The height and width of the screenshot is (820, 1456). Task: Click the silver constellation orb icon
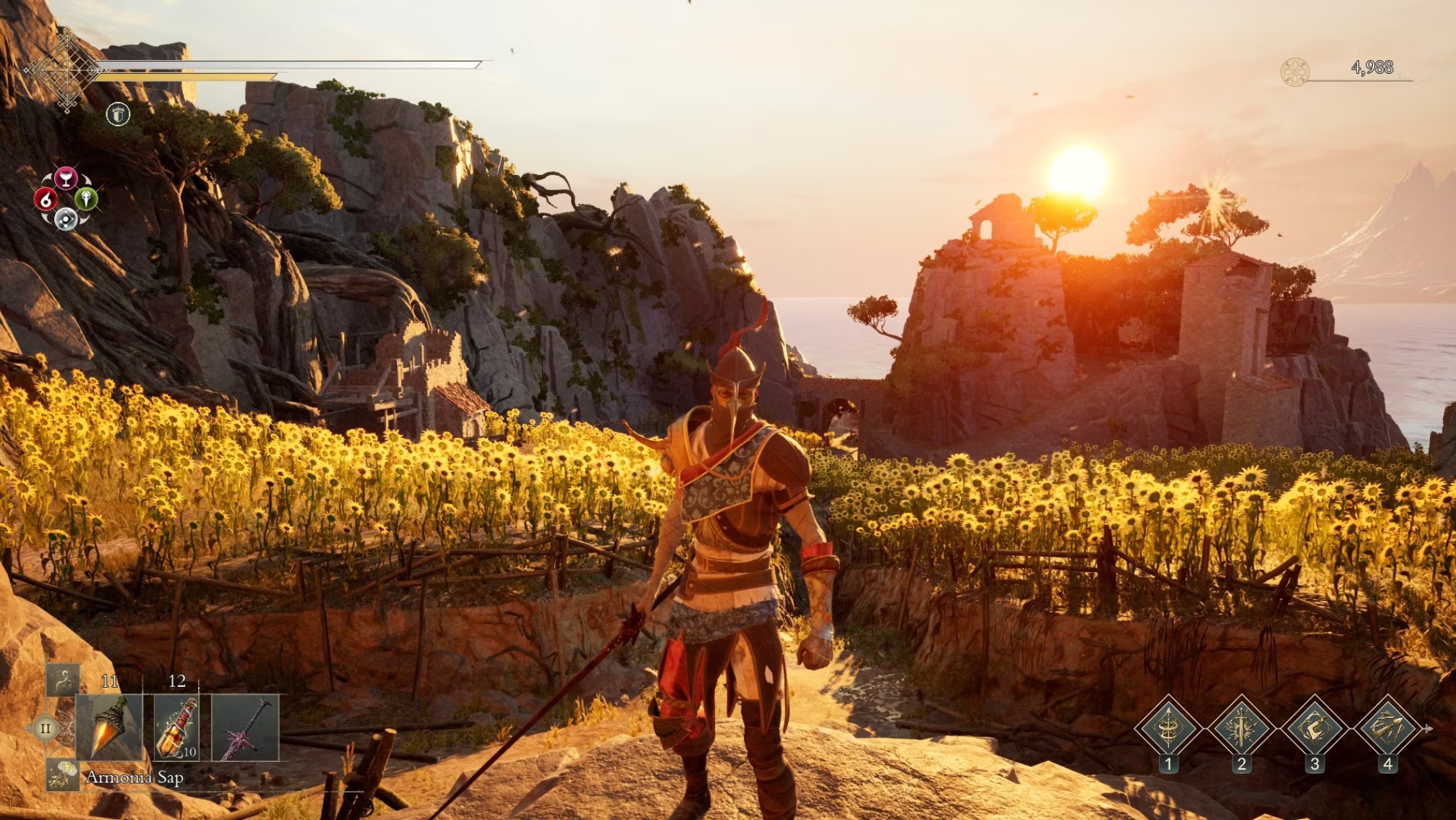tap(66, 218)
